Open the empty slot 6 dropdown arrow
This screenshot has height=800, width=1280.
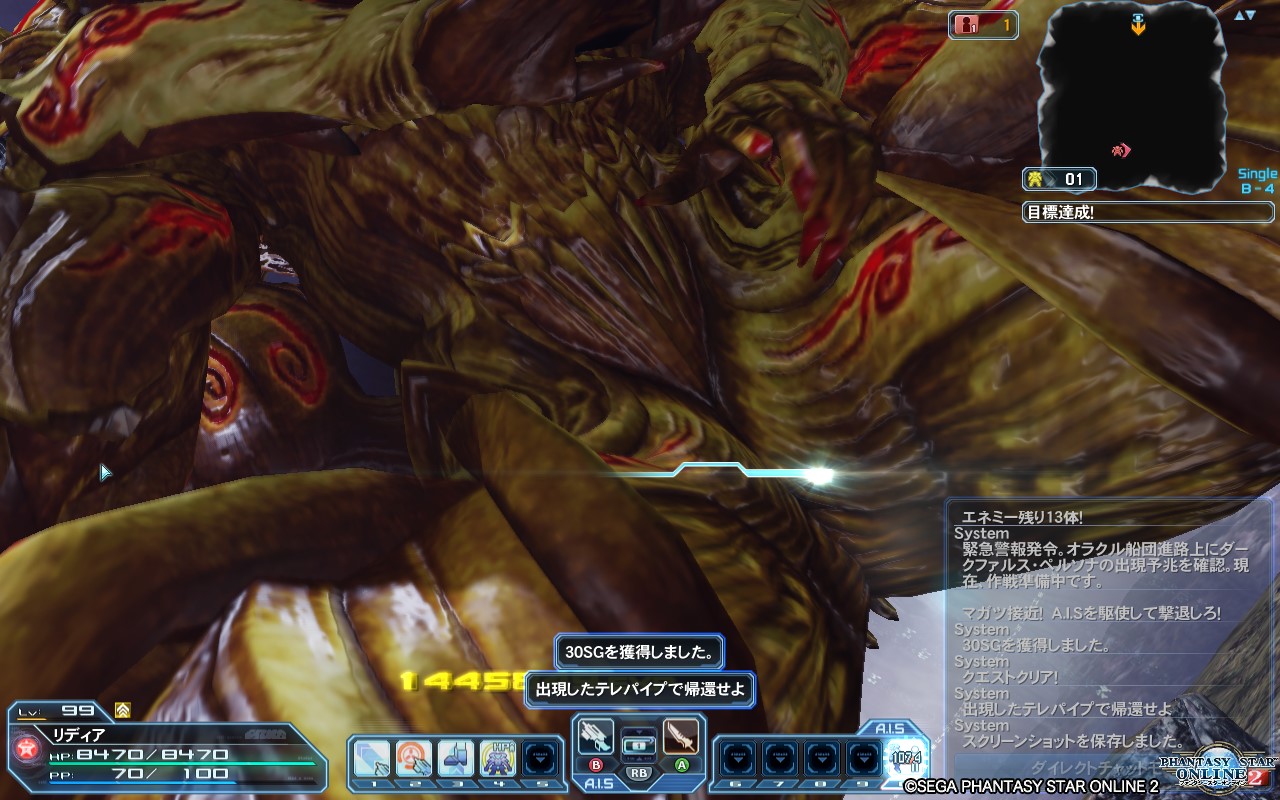point(737,759)
